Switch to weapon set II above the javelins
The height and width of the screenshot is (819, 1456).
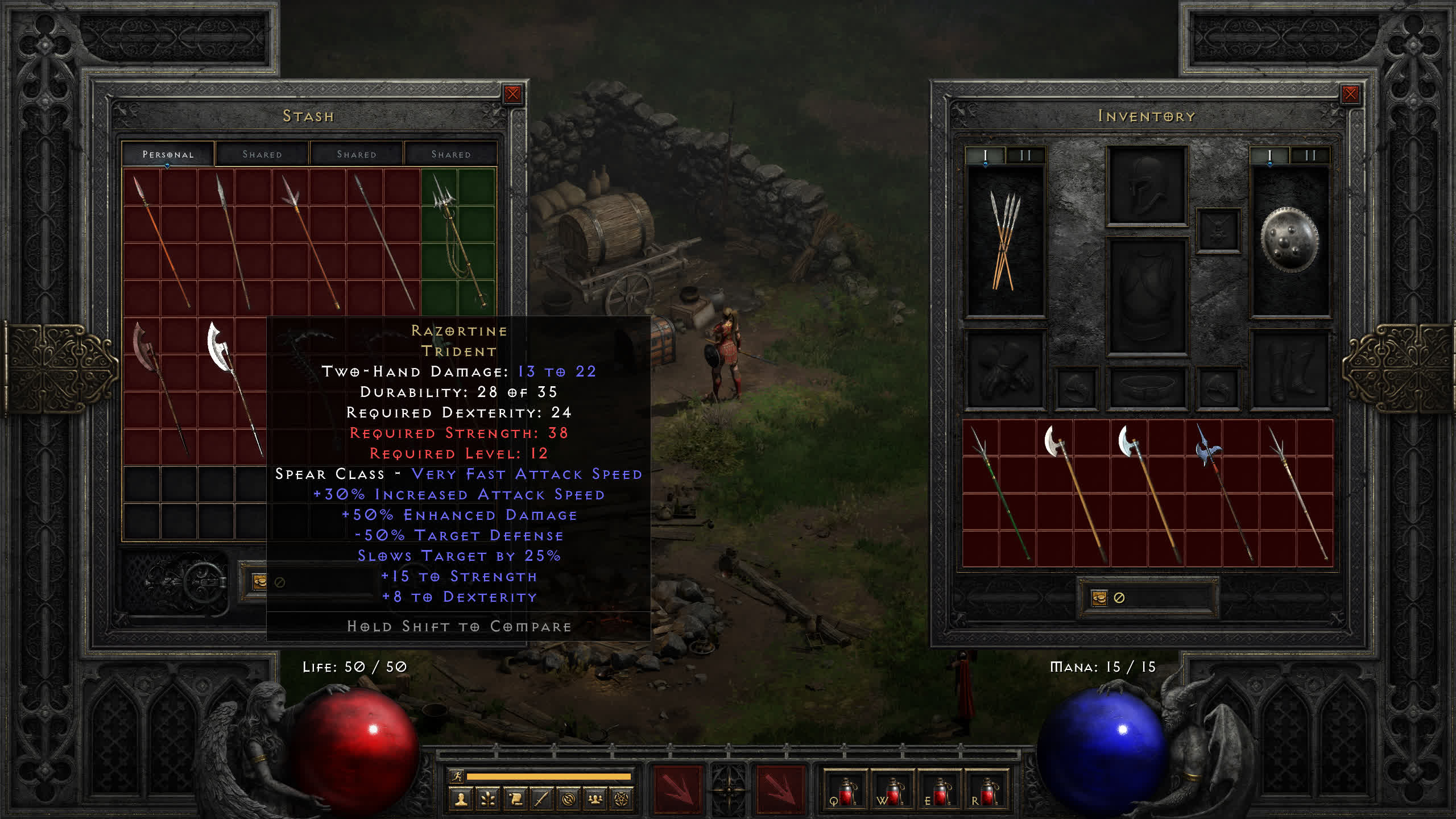coord(1025,155)
